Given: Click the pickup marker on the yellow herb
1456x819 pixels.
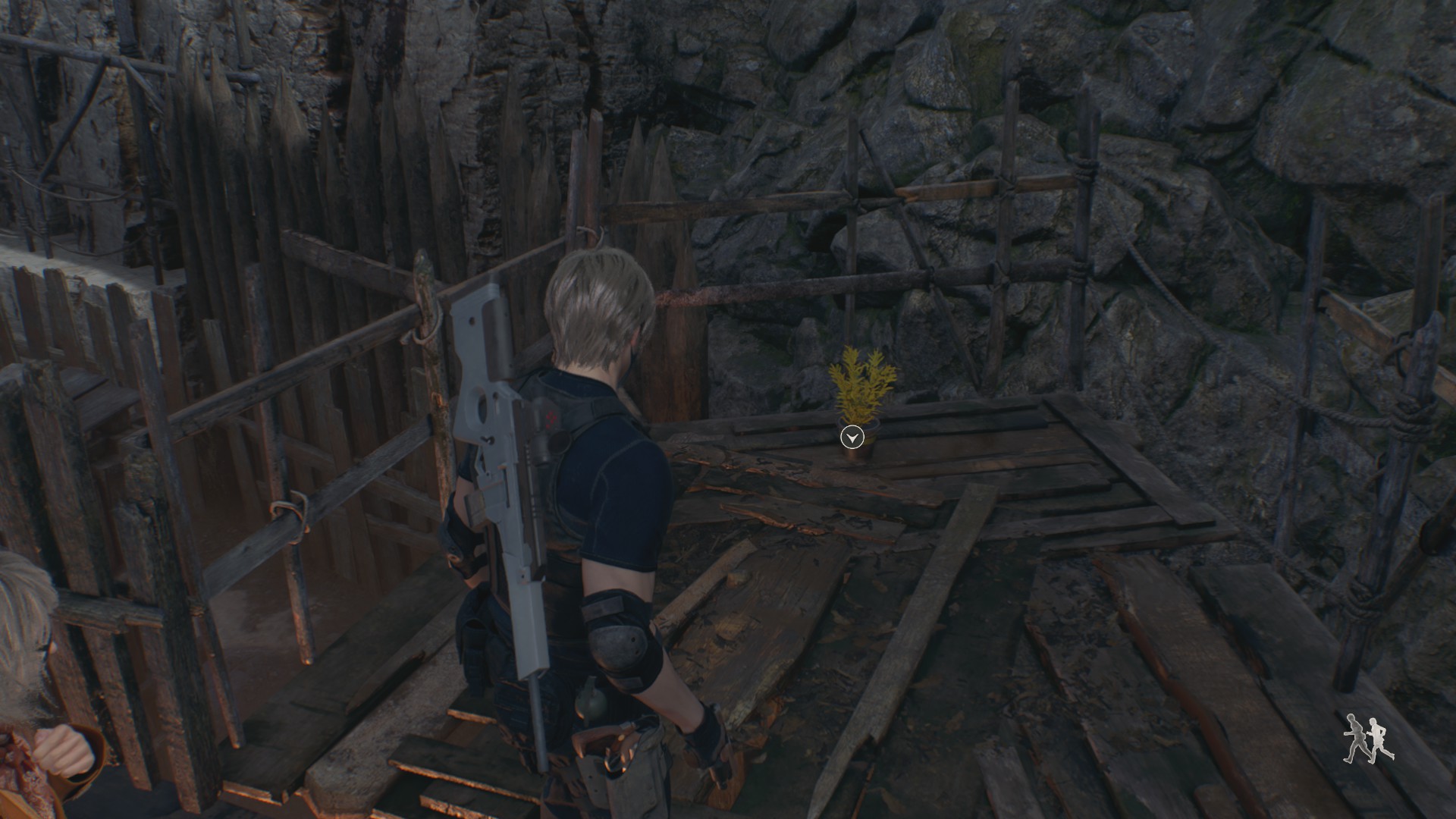Looking at the screenshot, I should [x=853, y=437].
